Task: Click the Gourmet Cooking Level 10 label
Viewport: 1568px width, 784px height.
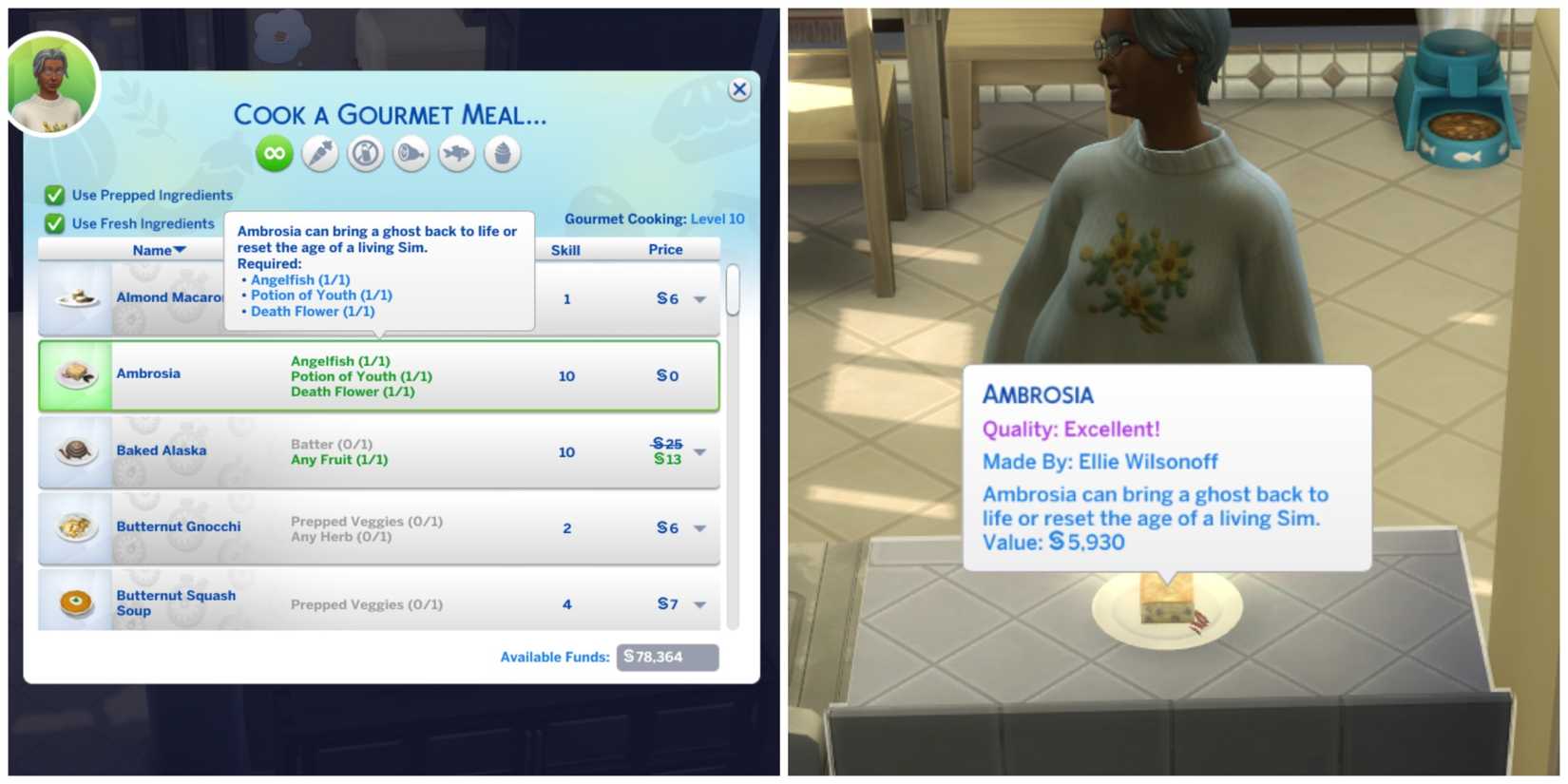Action: point(653,219)
